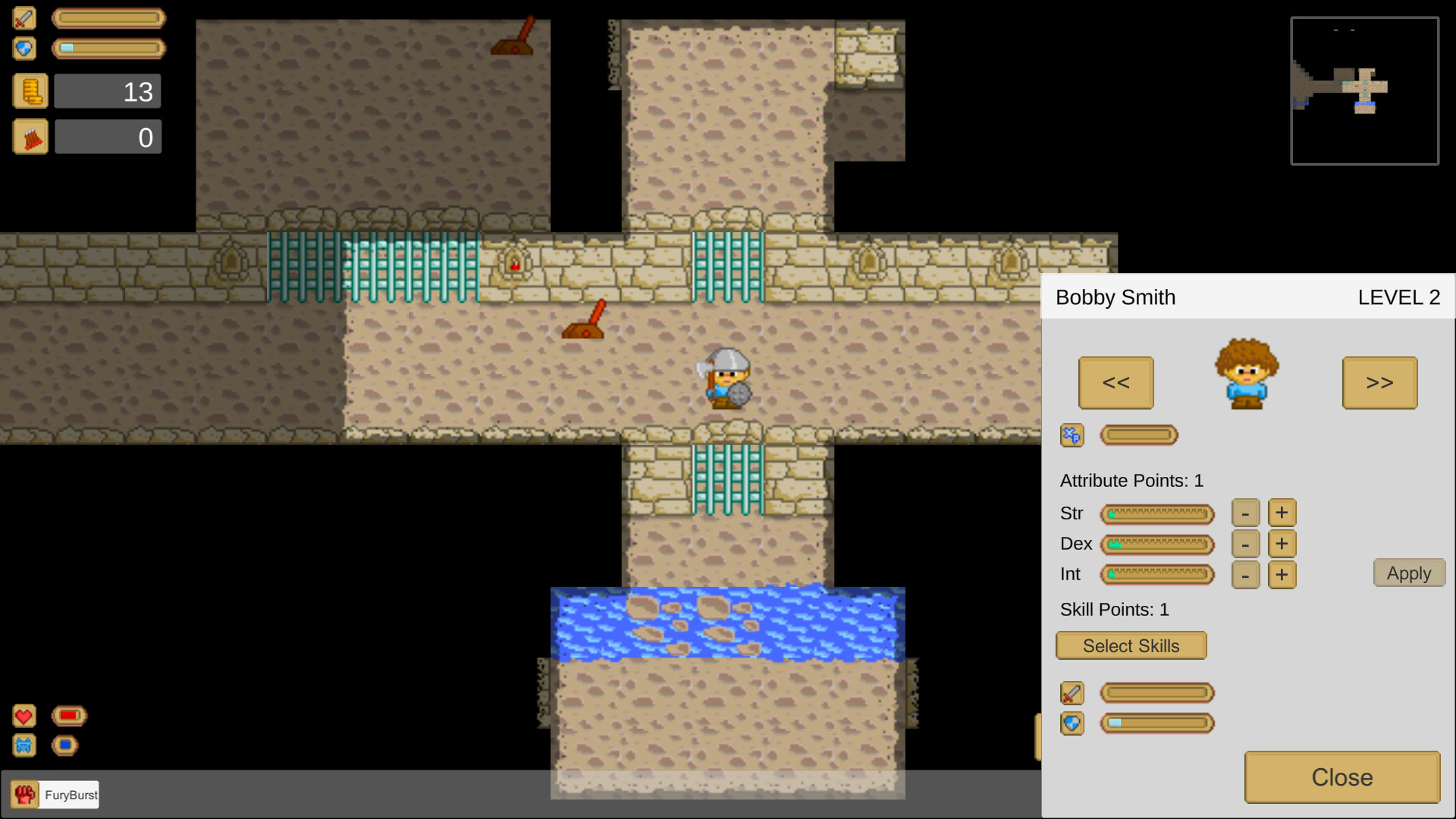Viewport: 1456px width, 819px height.
Task: Click the arrows ammunition icon
Action: pos(30,136)
